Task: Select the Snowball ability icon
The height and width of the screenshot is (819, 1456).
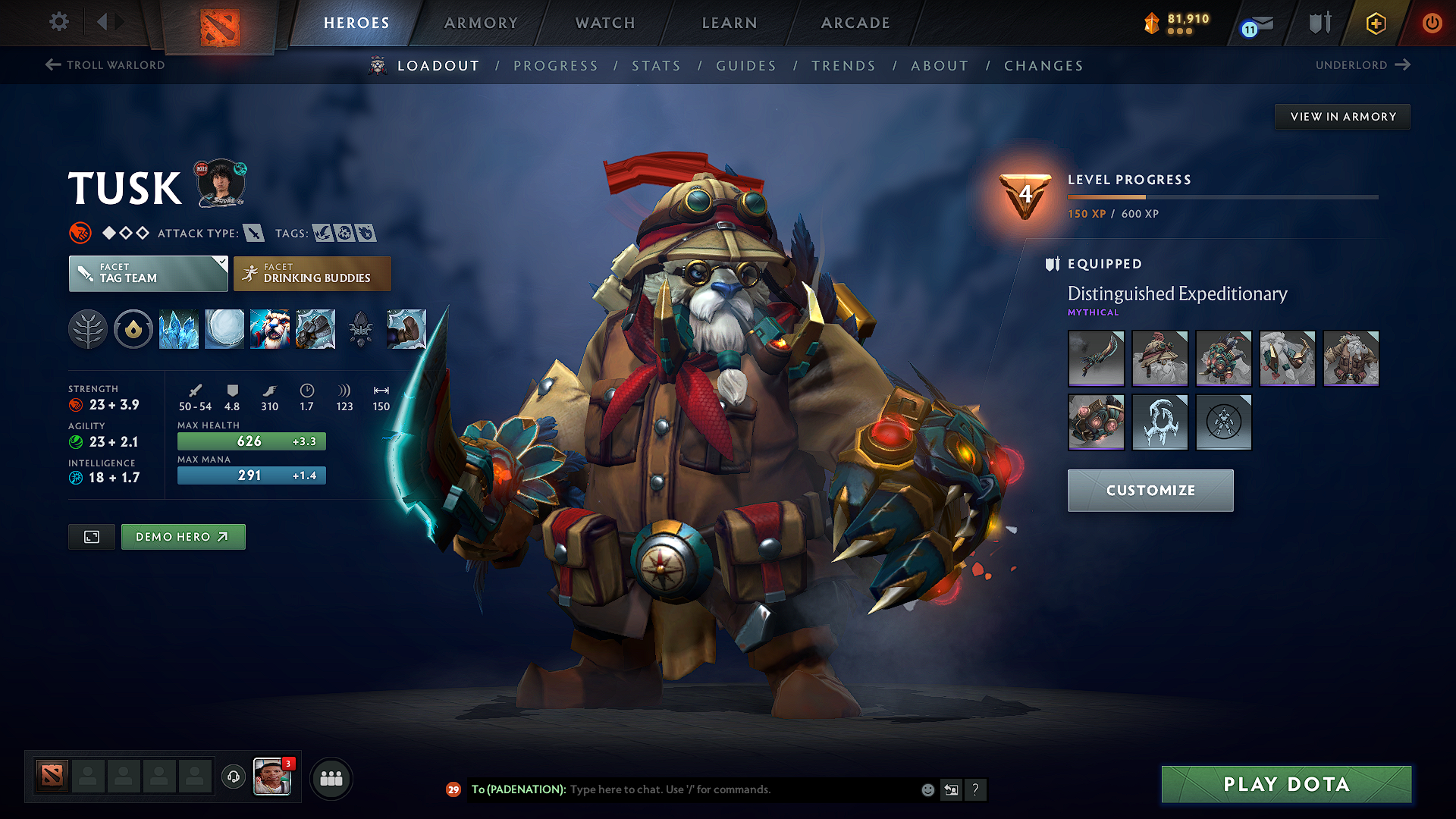Action: (x=224, y=329)
